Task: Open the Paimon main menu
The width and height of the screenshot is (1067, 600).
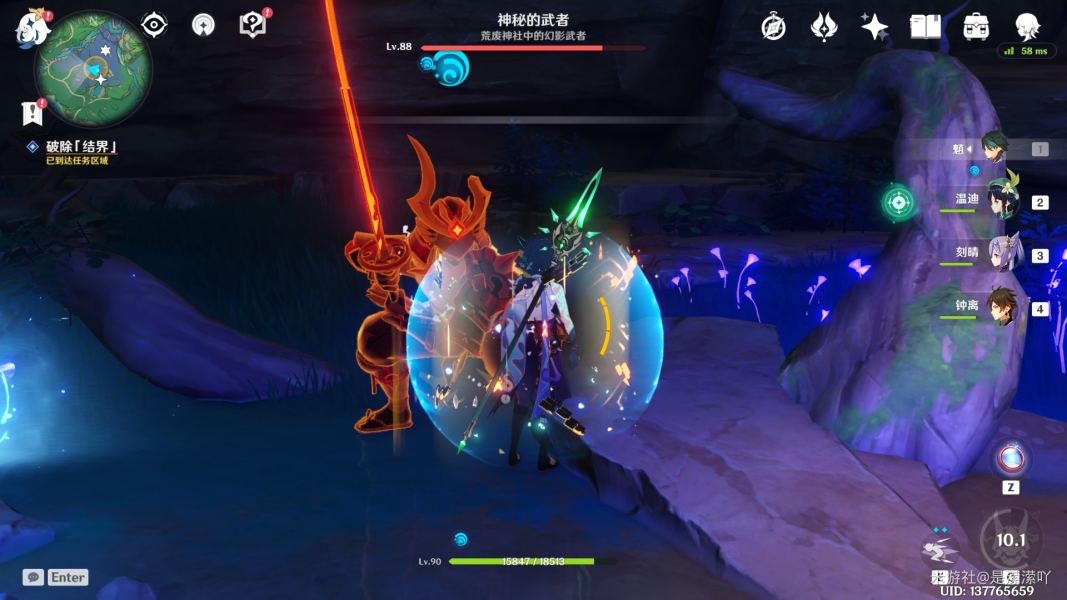Action: click(32, 28)
